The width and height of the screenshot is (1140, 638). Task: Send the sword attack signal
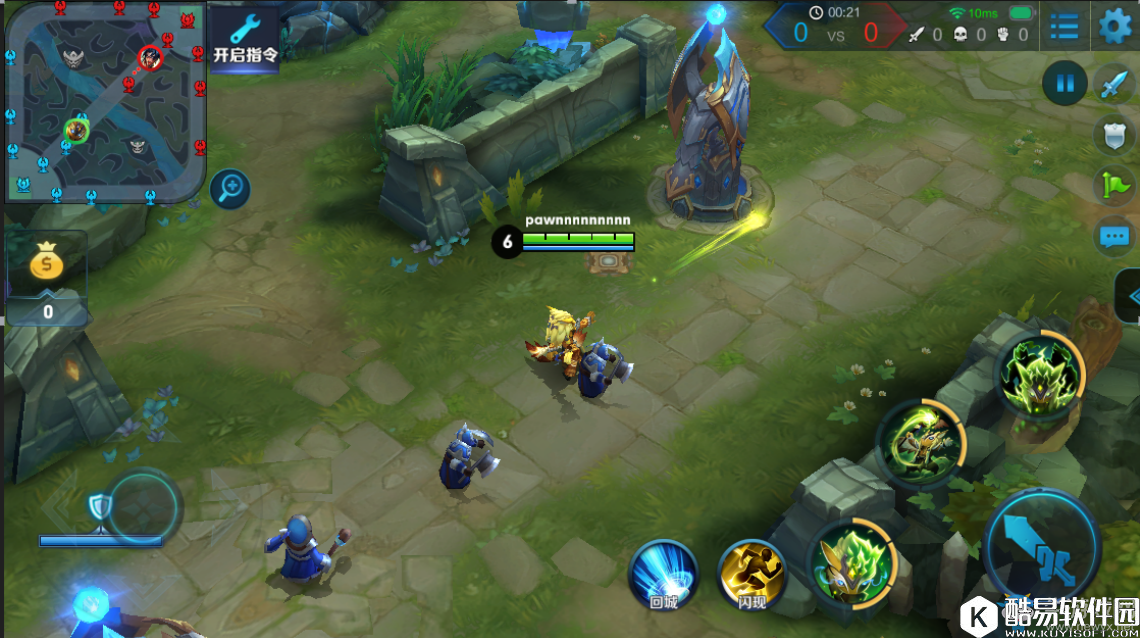pos(1114,85)
